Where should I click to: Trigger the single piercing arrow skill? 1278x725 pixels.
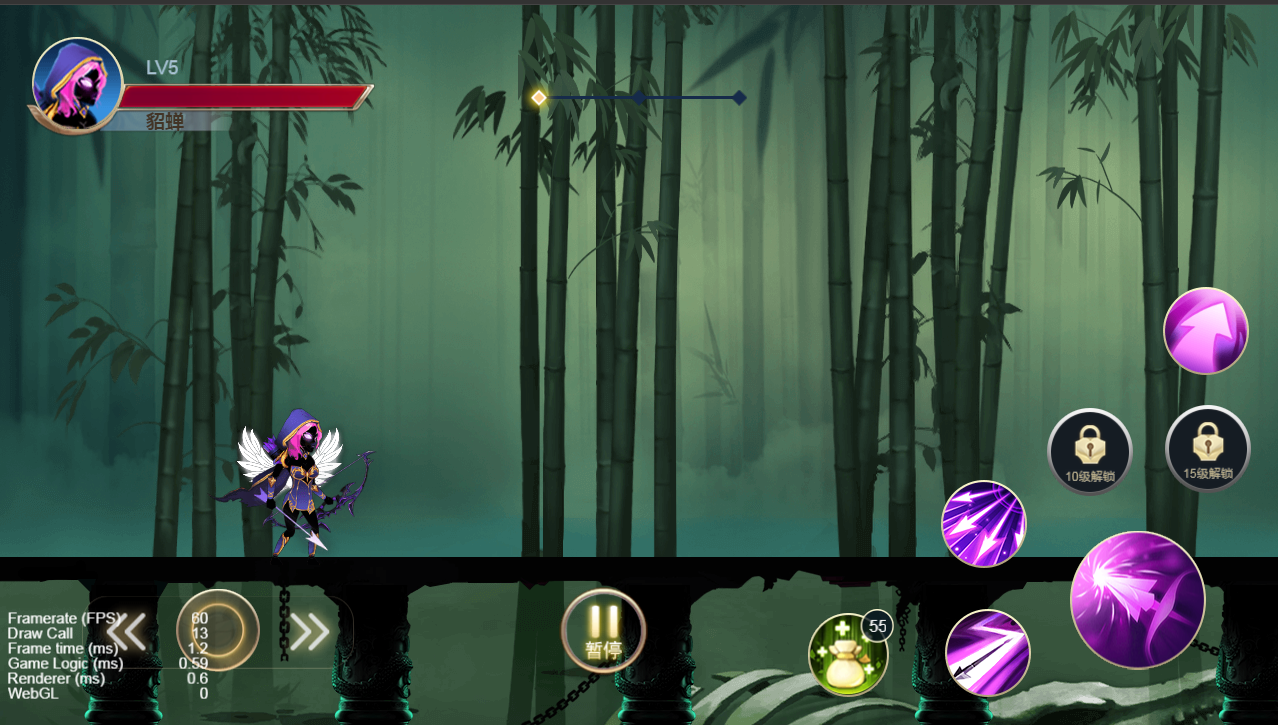click(x=987, y=652)
